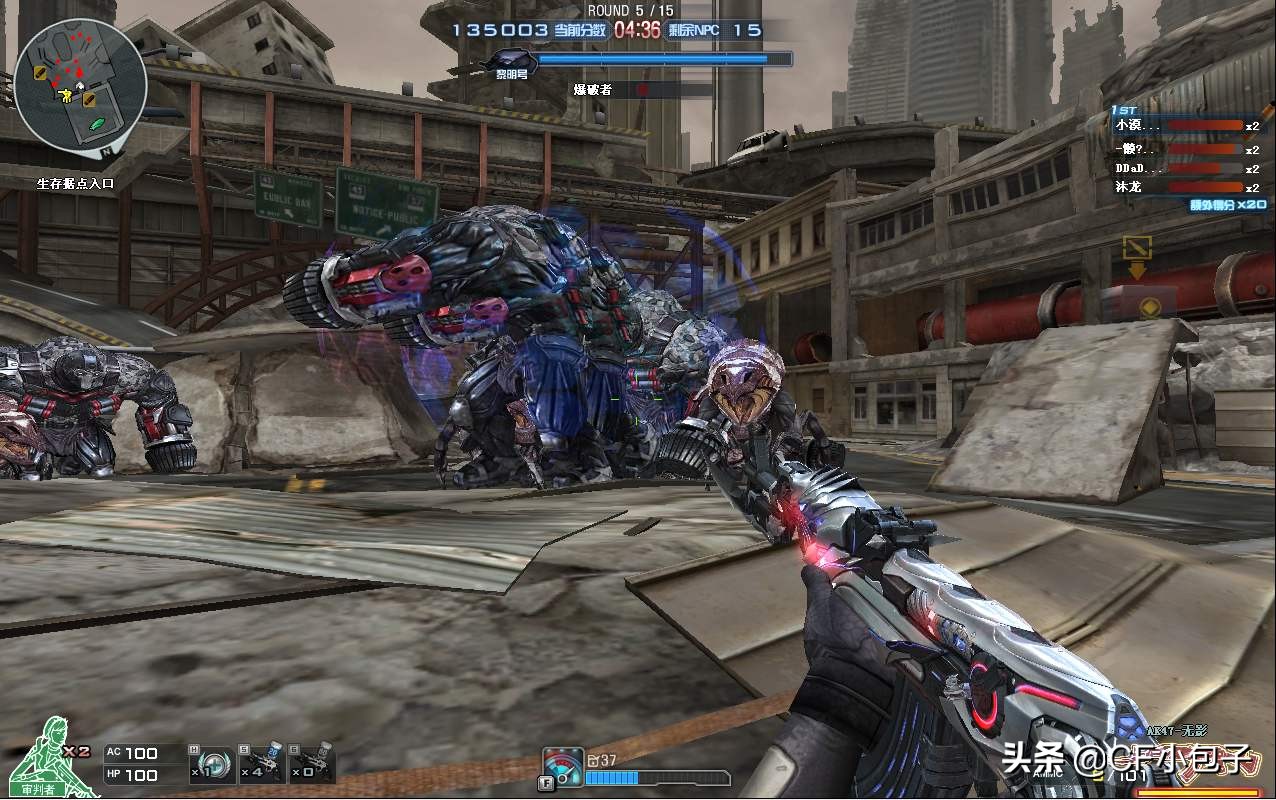
Task: Click the green marker on the minimap
Action: [x=98, y=123]
